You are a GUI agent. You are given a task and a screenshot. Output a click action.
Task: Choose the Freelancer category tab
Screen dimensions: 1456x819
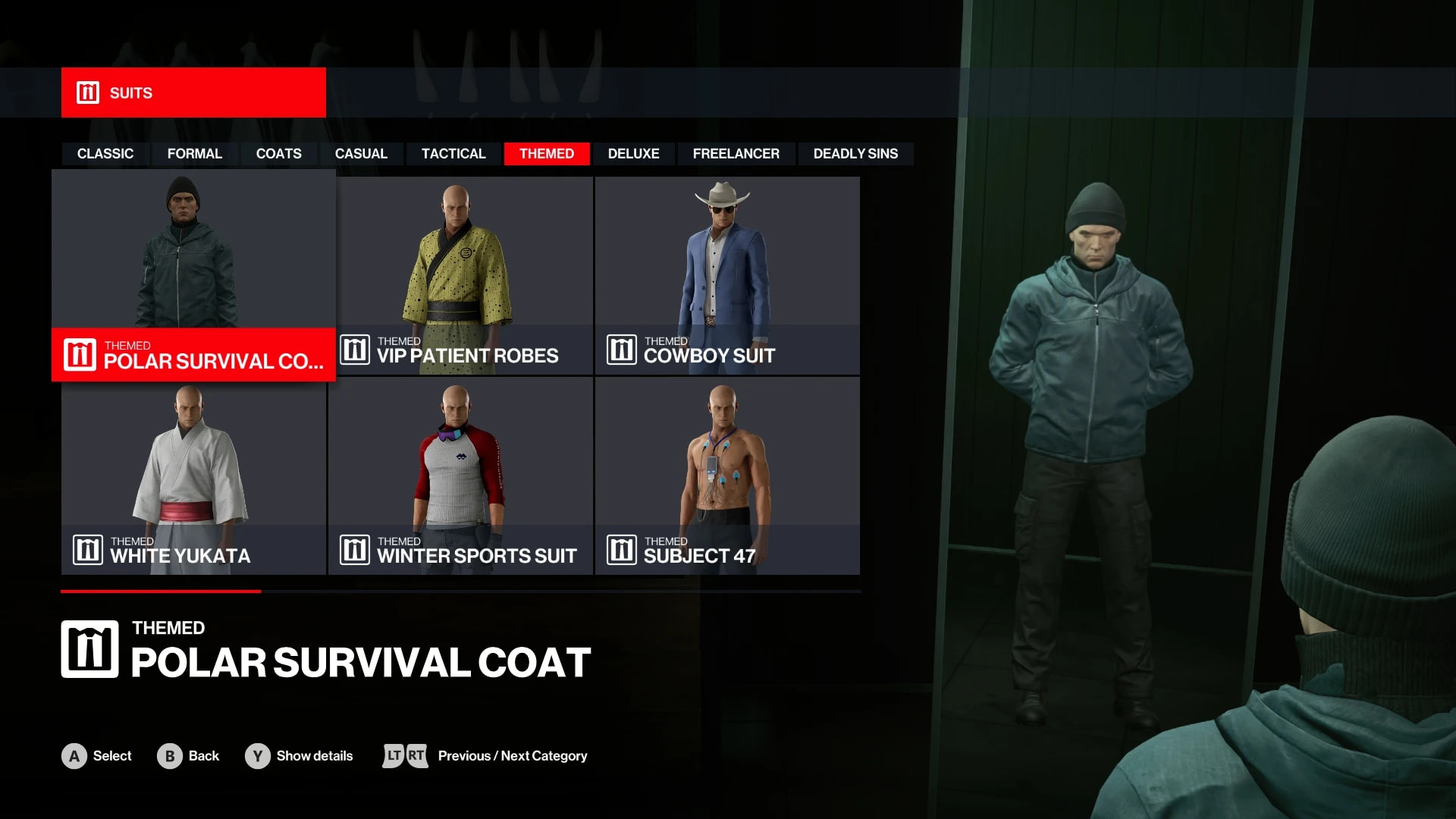736,154
